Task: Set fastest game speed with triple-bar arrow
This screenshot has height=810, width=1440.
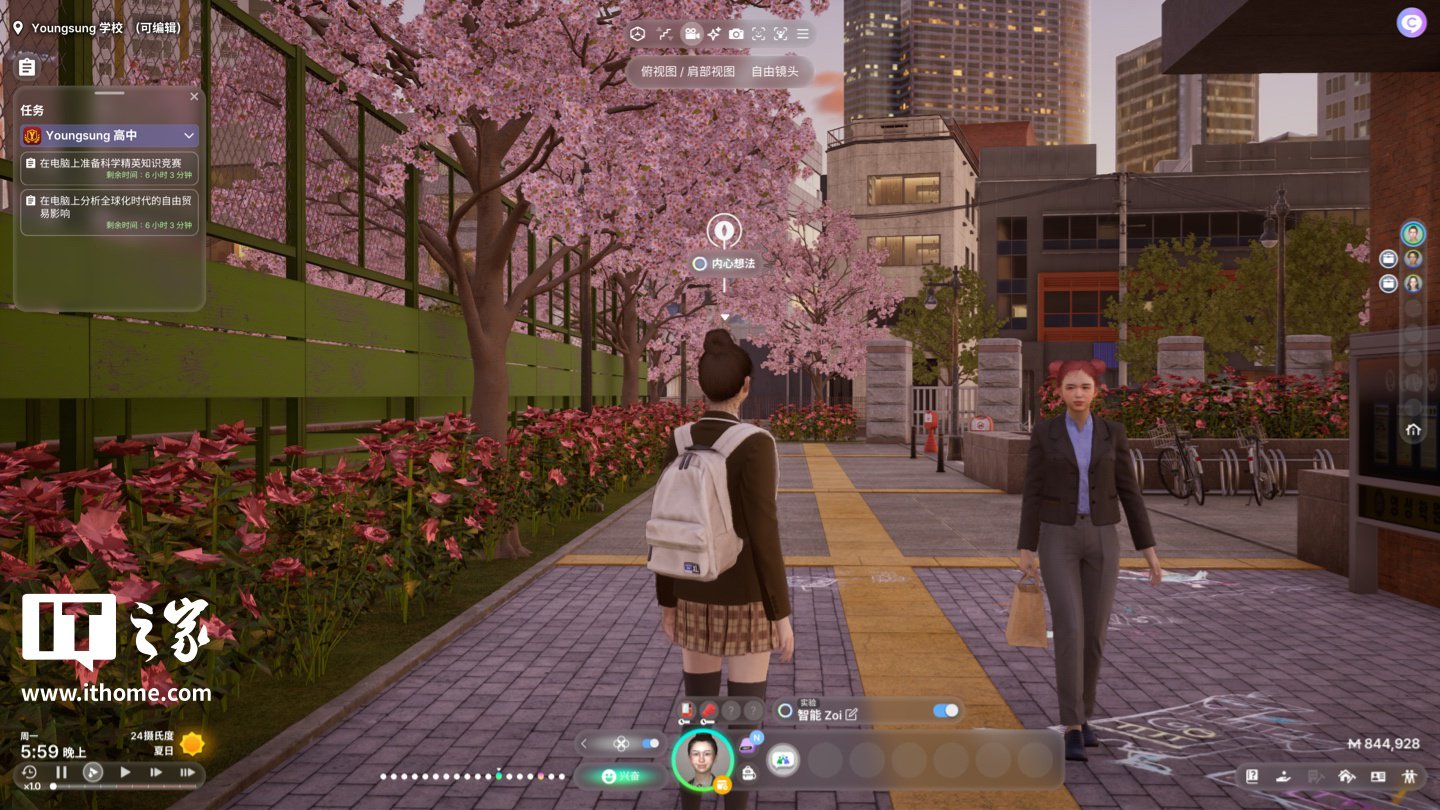Action: (187, 772)
